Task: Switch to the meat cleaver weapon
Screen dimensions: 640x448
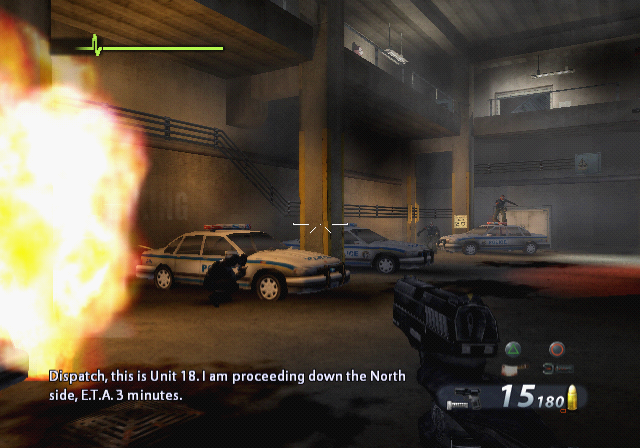Action: coord(513,369)
